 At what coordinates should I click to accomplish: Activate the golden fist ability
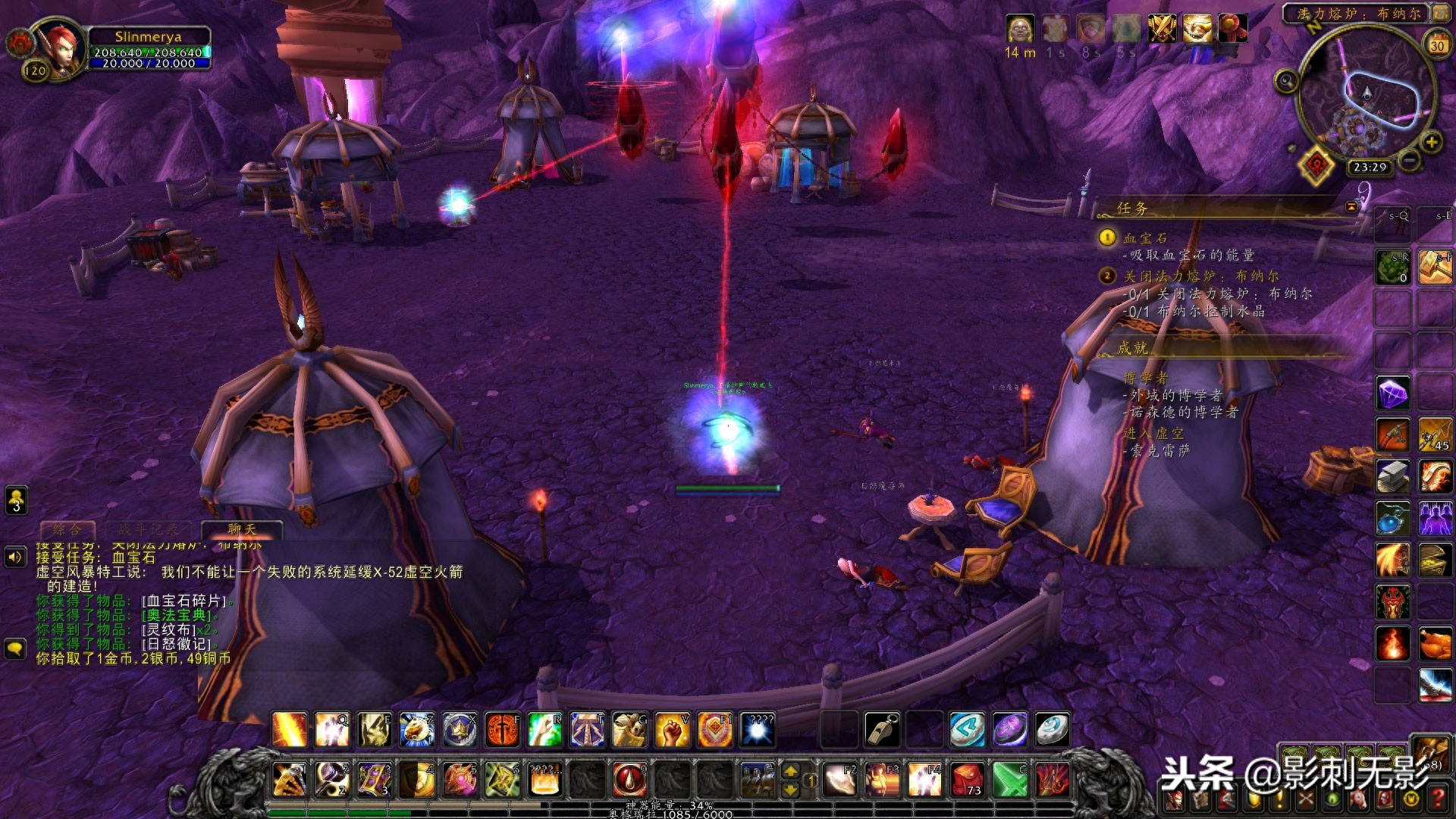(x=672, y=730)
